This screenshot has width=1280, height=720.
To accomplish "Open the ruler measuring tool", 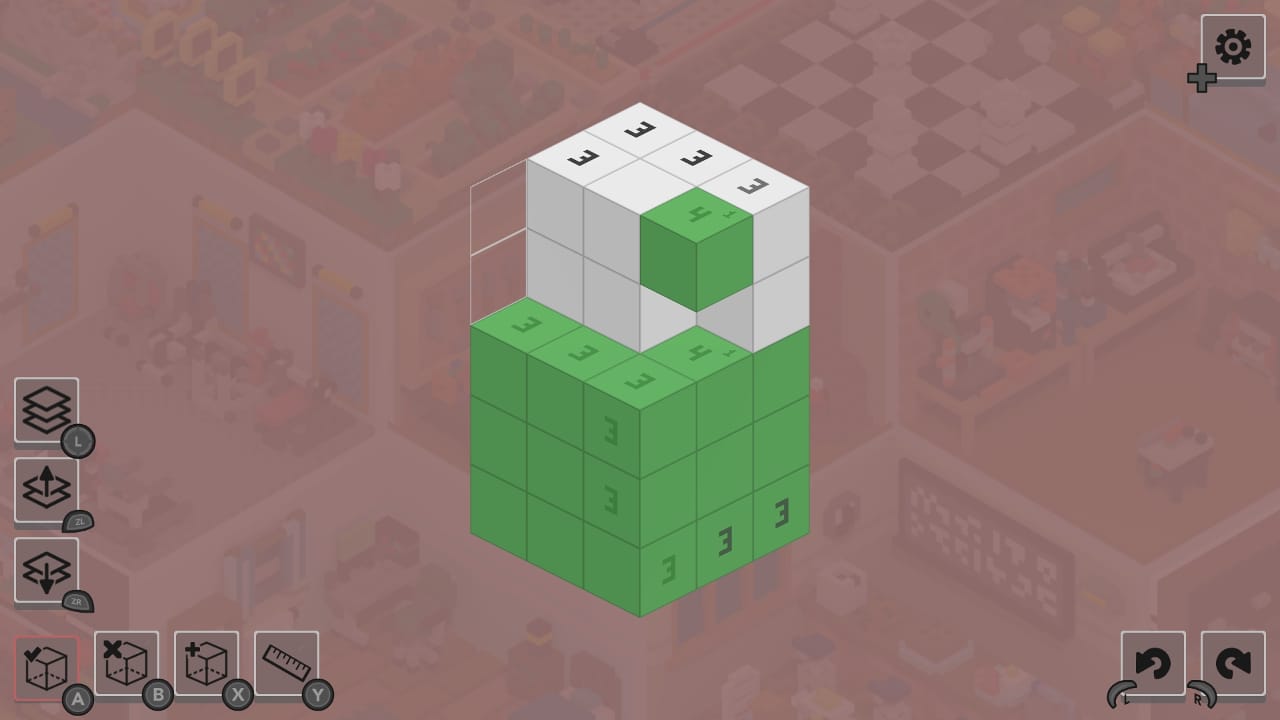I will (x=286, y=662).
